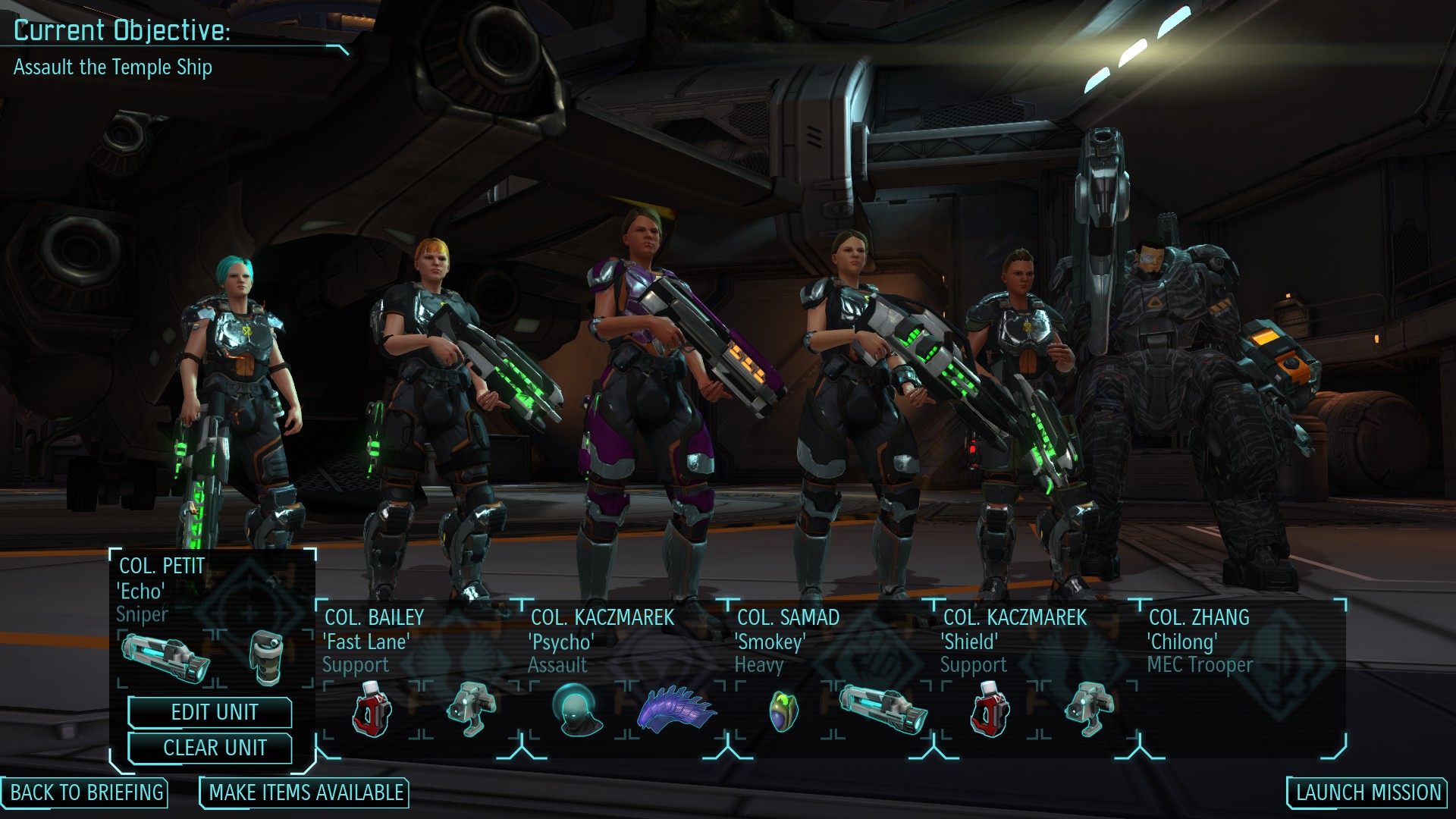Pick Col. Kaczmarek 'Shield' Support card

(x=1013, y=641)
